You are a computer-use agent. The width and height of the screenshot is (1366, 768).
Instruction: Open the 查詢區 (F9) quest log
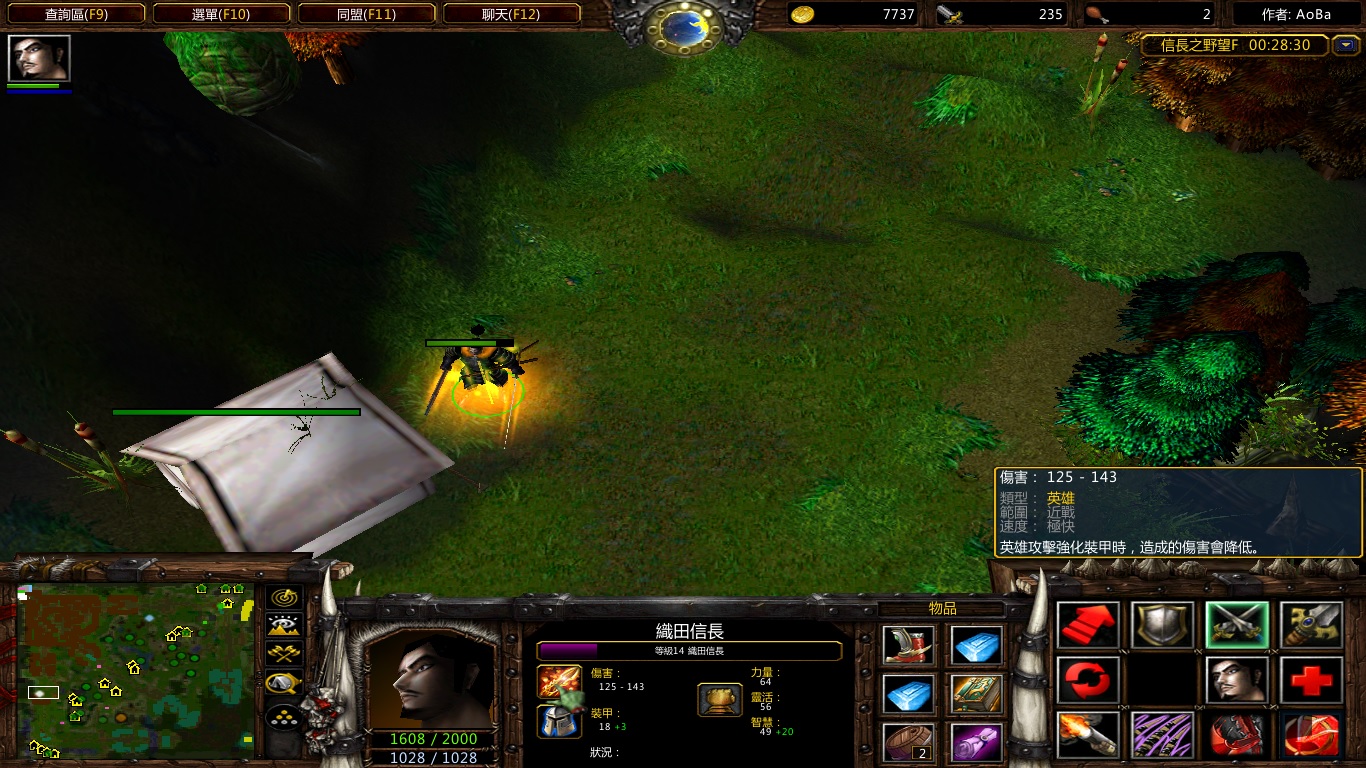(76, 14)
